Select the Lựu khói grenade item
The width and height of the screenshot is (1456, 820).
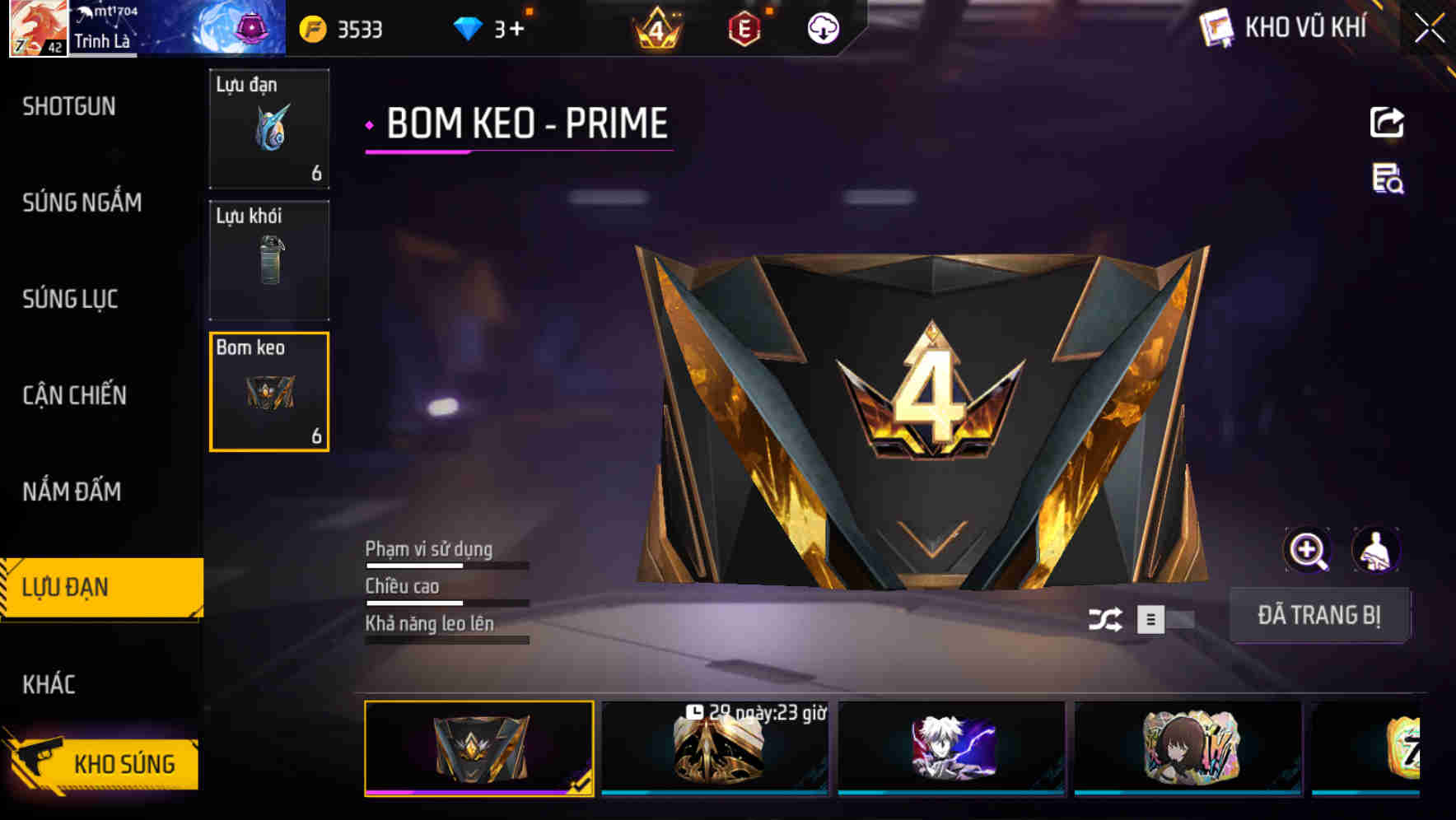pyautogui.click(x=269, y=259)
